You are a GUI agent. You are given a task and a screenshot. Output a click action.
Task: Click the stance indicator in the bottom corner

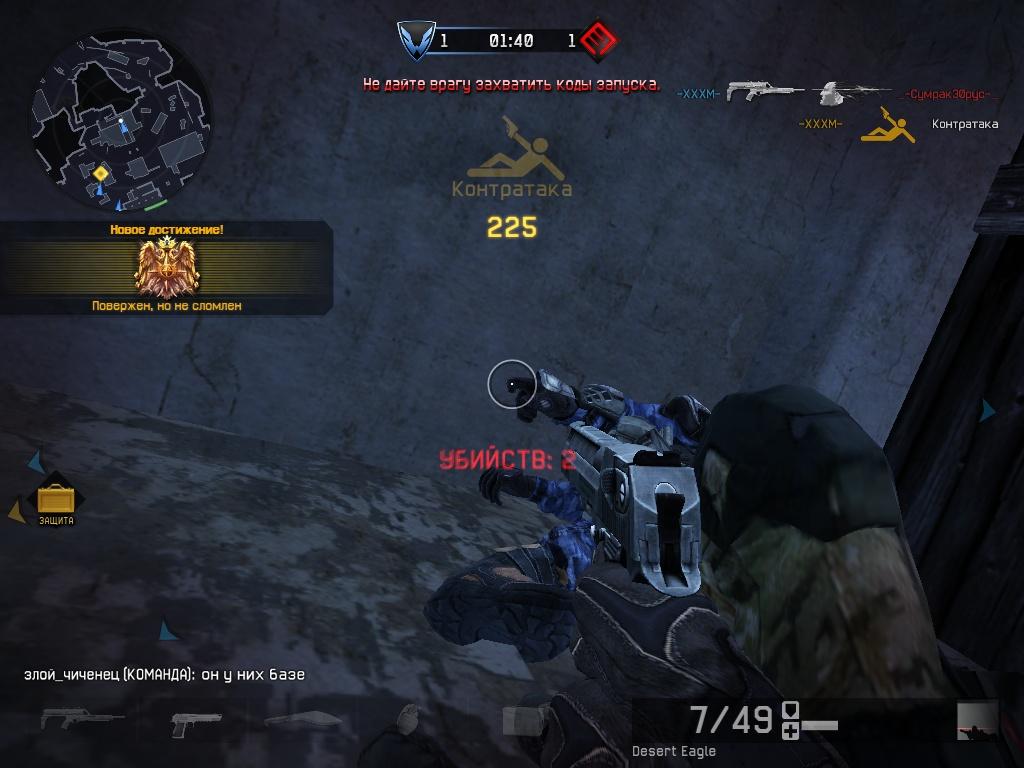[977, 720]
